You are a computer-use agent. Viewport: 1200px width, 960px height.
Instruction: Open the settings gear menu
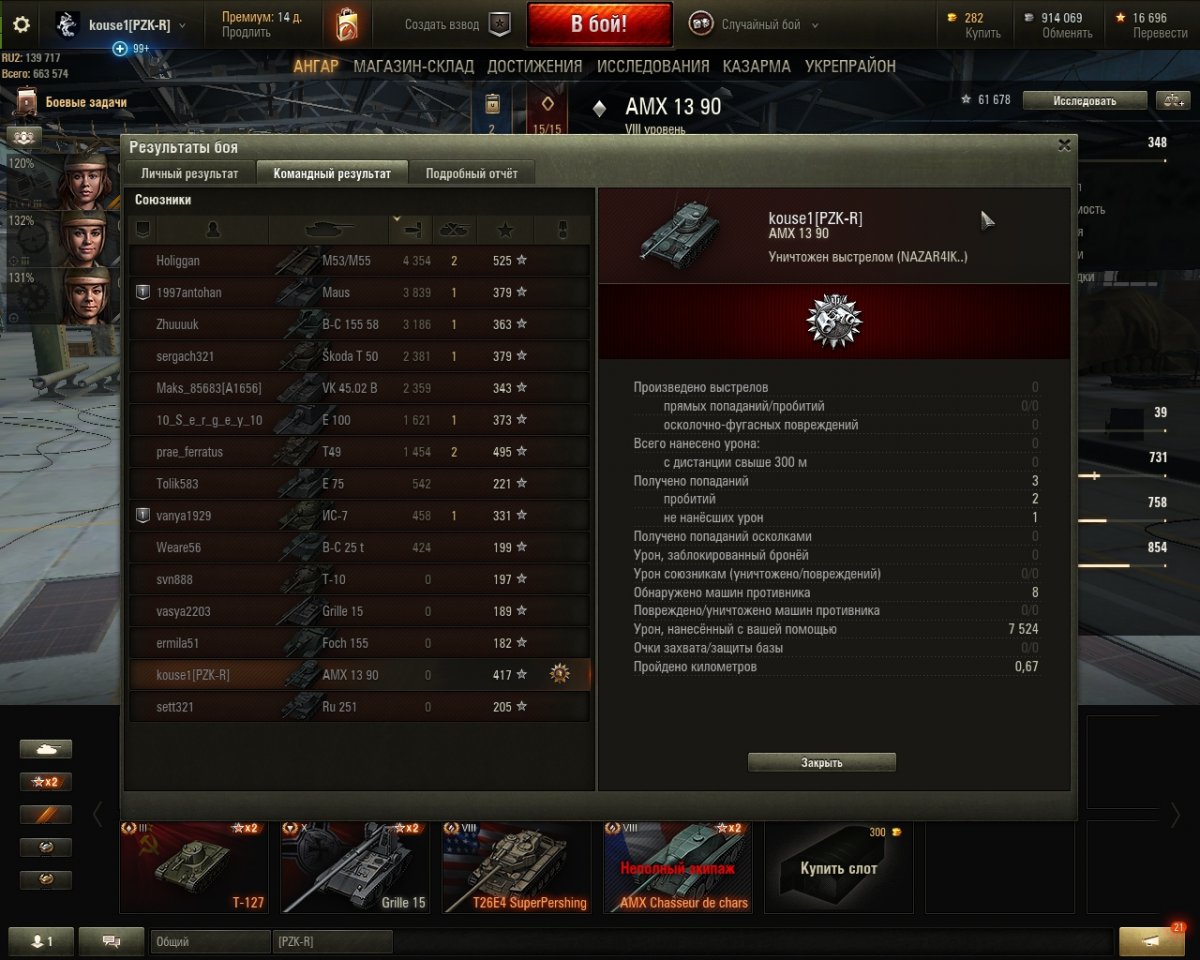(20, 25)
